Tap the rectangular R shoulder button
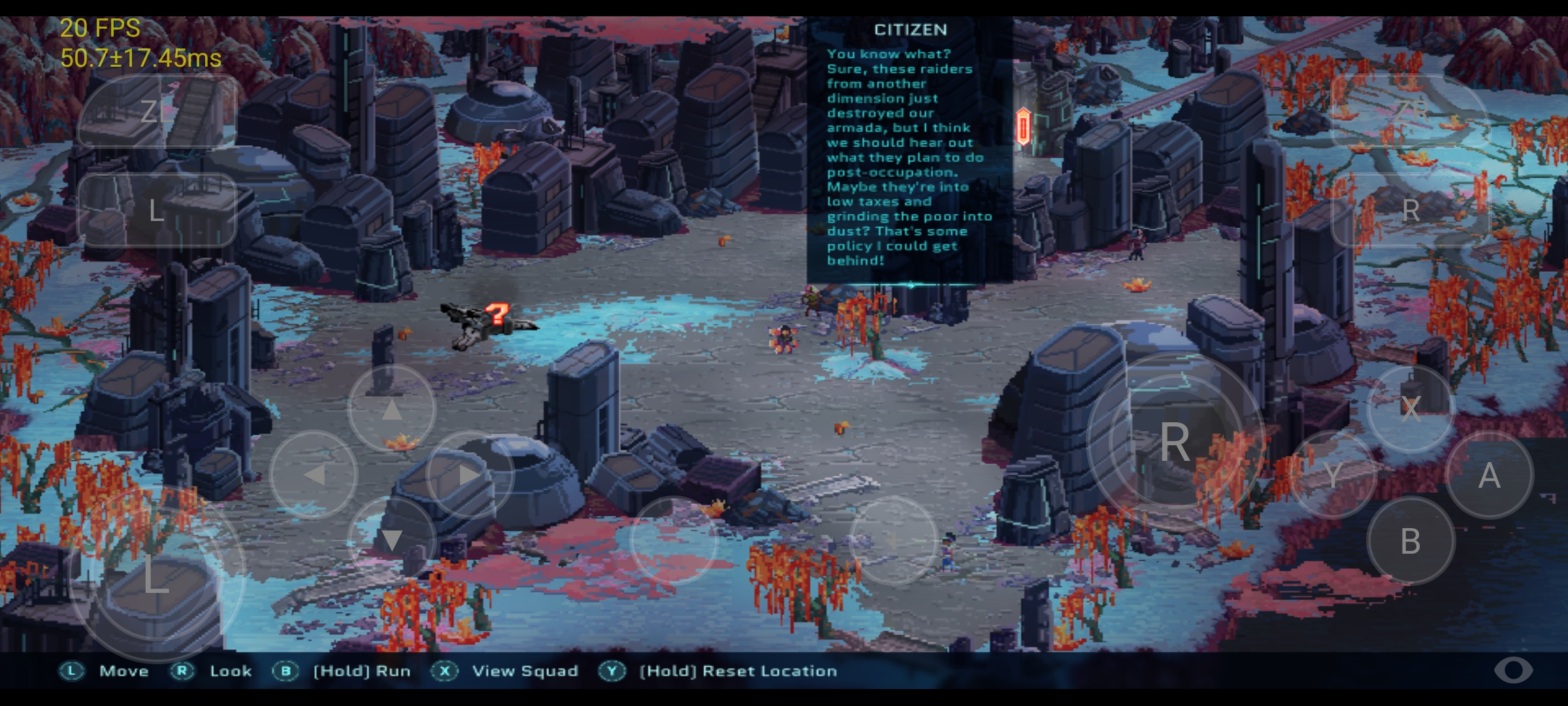This screenshot has height=706, width=1568. [x=1410, y=210]
